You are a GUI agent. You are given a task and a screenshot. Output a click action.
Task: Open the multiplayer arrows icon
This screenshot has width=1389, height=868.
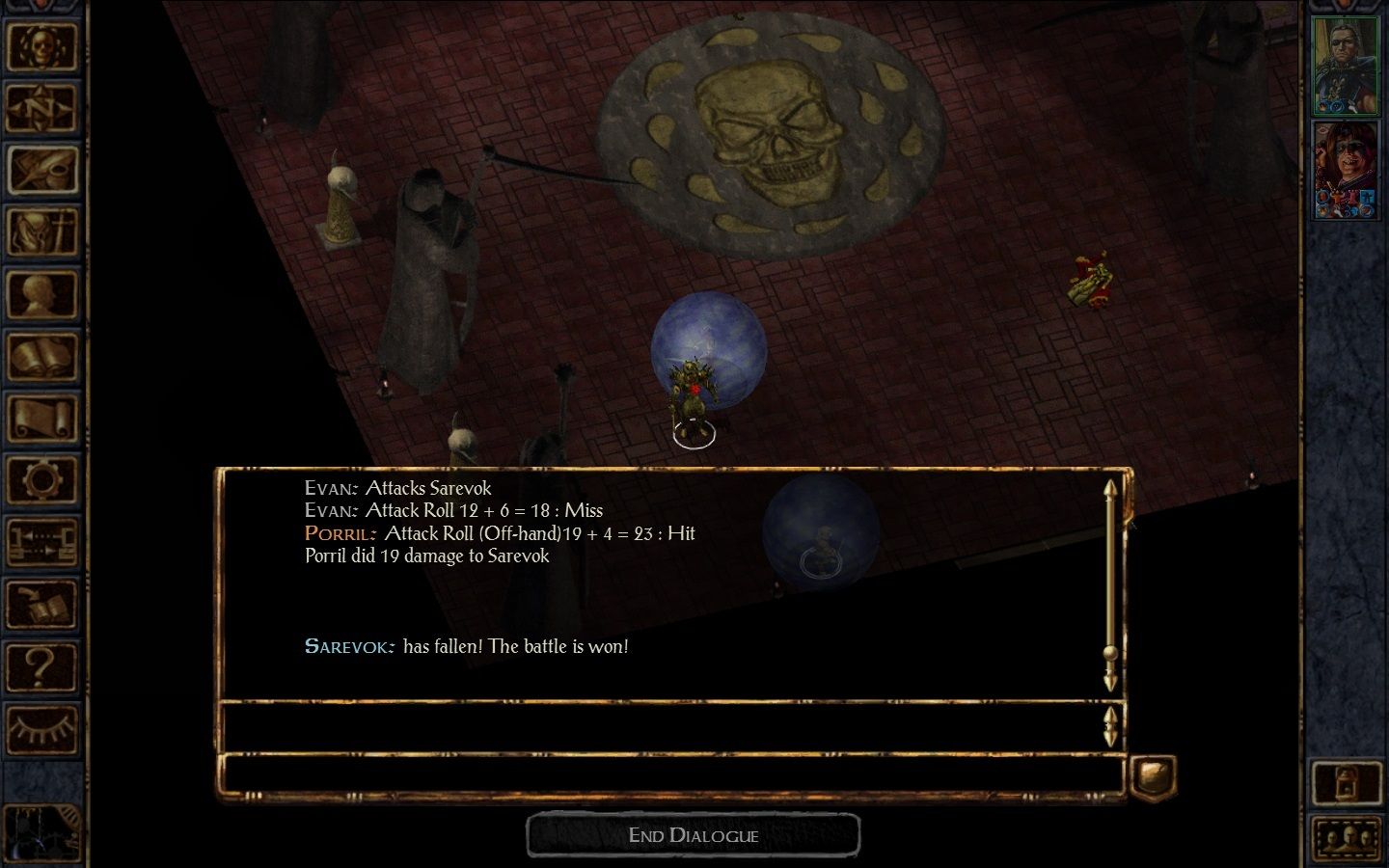tap(41, 542)
